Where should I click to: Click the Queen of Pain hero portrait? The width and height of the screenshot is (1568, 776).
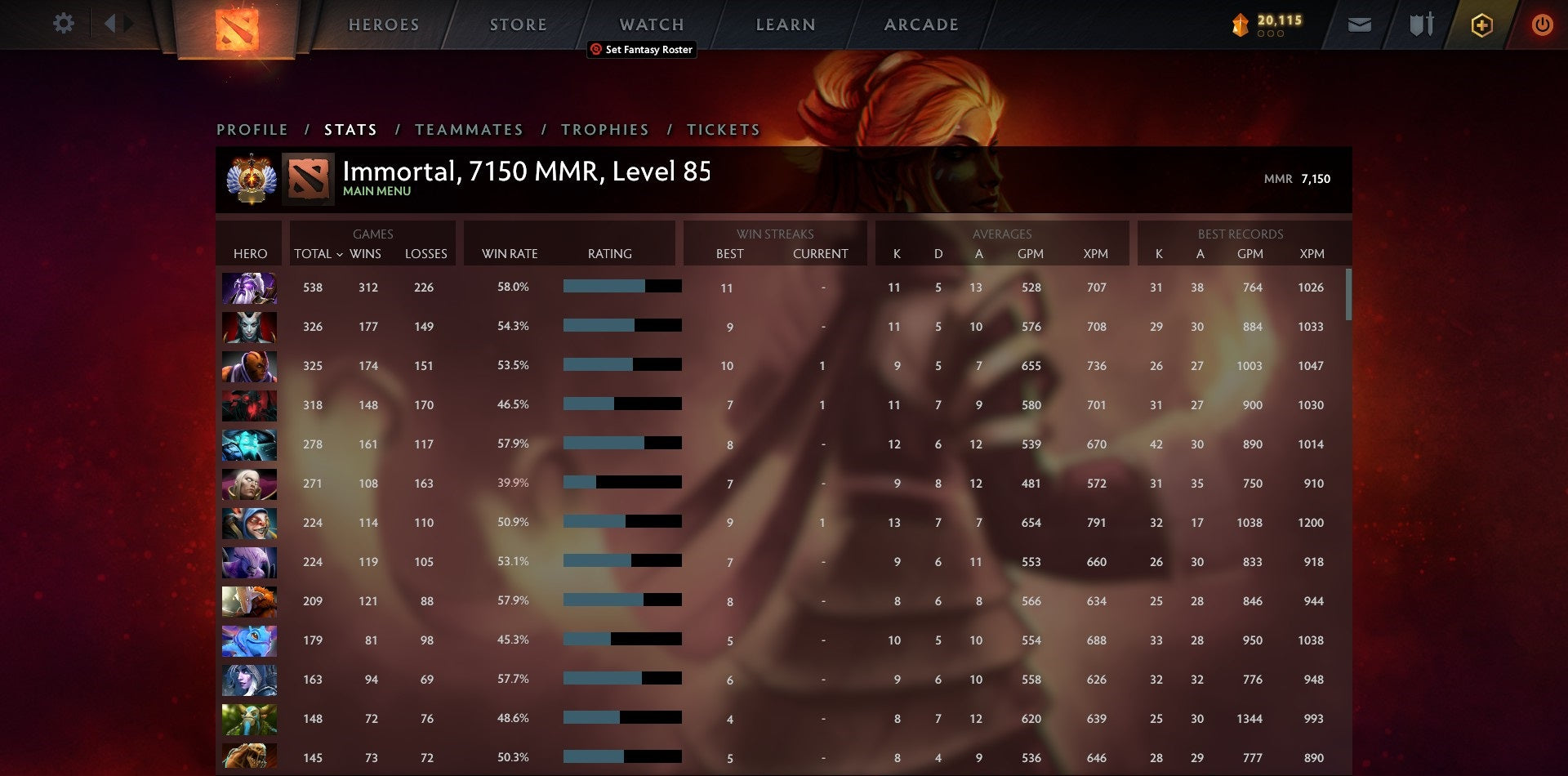(x=249, y=327)
